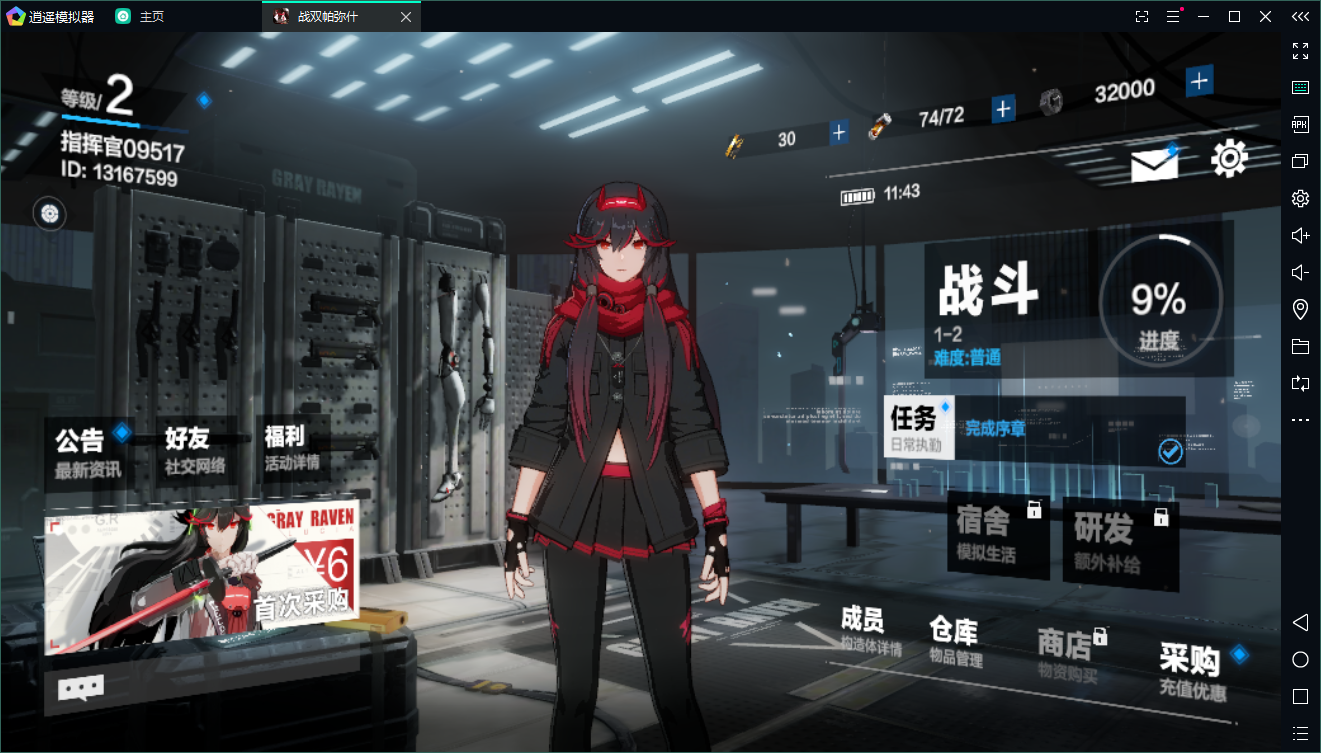This screenshot has height=753, width=1321.
Task: Add more of the 30 gold-ticket resource
Action: click(838, 132)
